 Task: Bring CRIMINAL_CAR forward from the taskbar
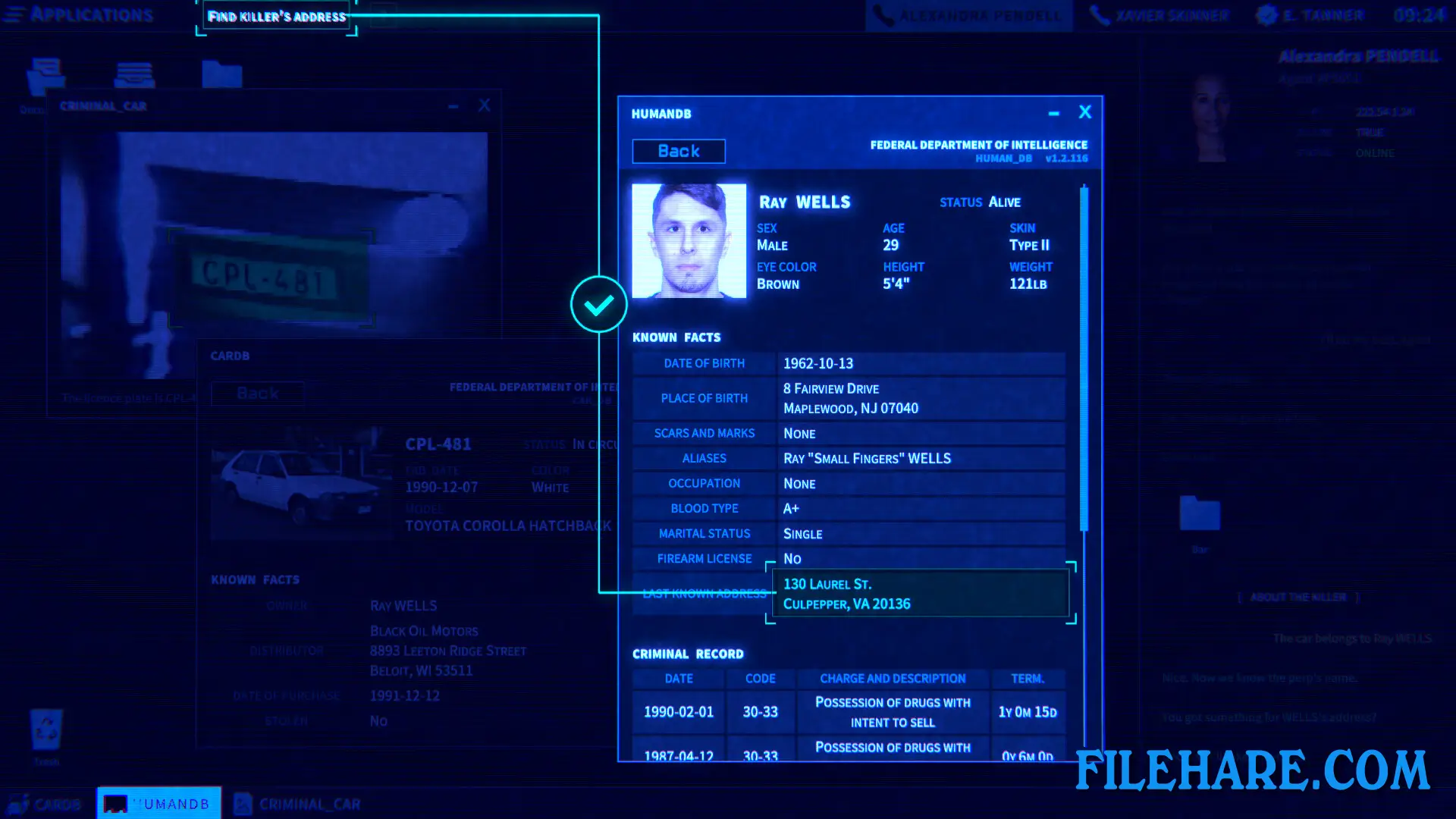(x=297, y=803)
